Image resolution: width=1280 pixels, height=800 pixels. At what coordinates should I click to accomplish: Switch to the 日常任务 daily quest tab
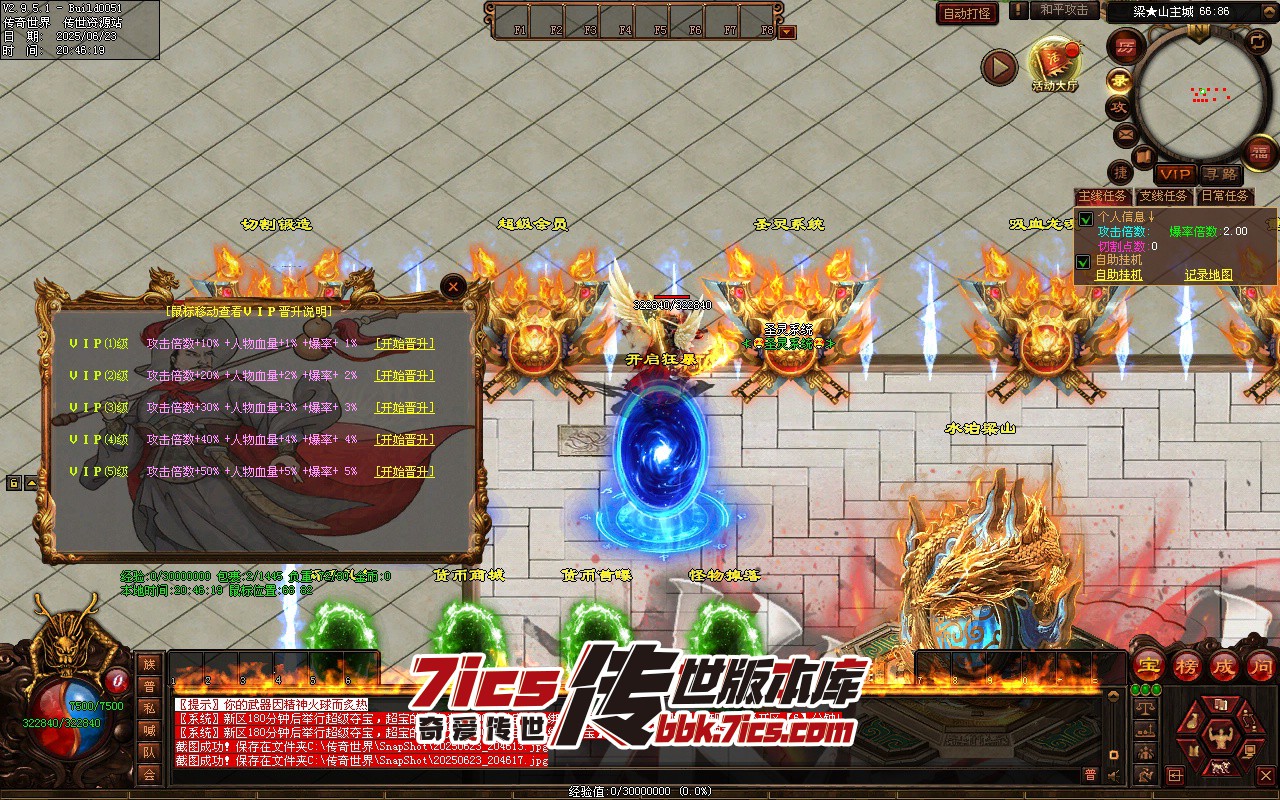click(x=1225, y=197)
